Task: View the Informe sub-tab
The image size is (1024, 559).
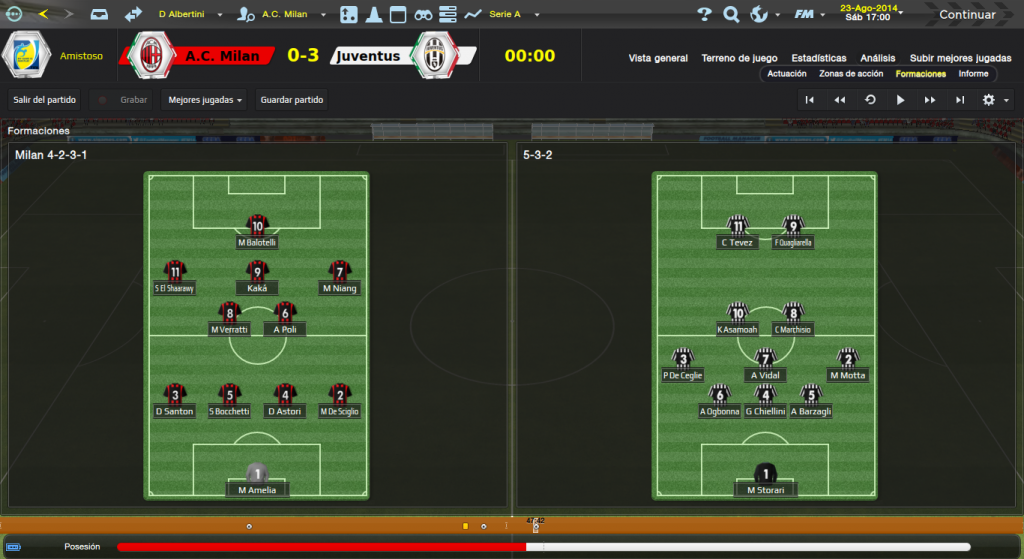Action: pos(973,74)
